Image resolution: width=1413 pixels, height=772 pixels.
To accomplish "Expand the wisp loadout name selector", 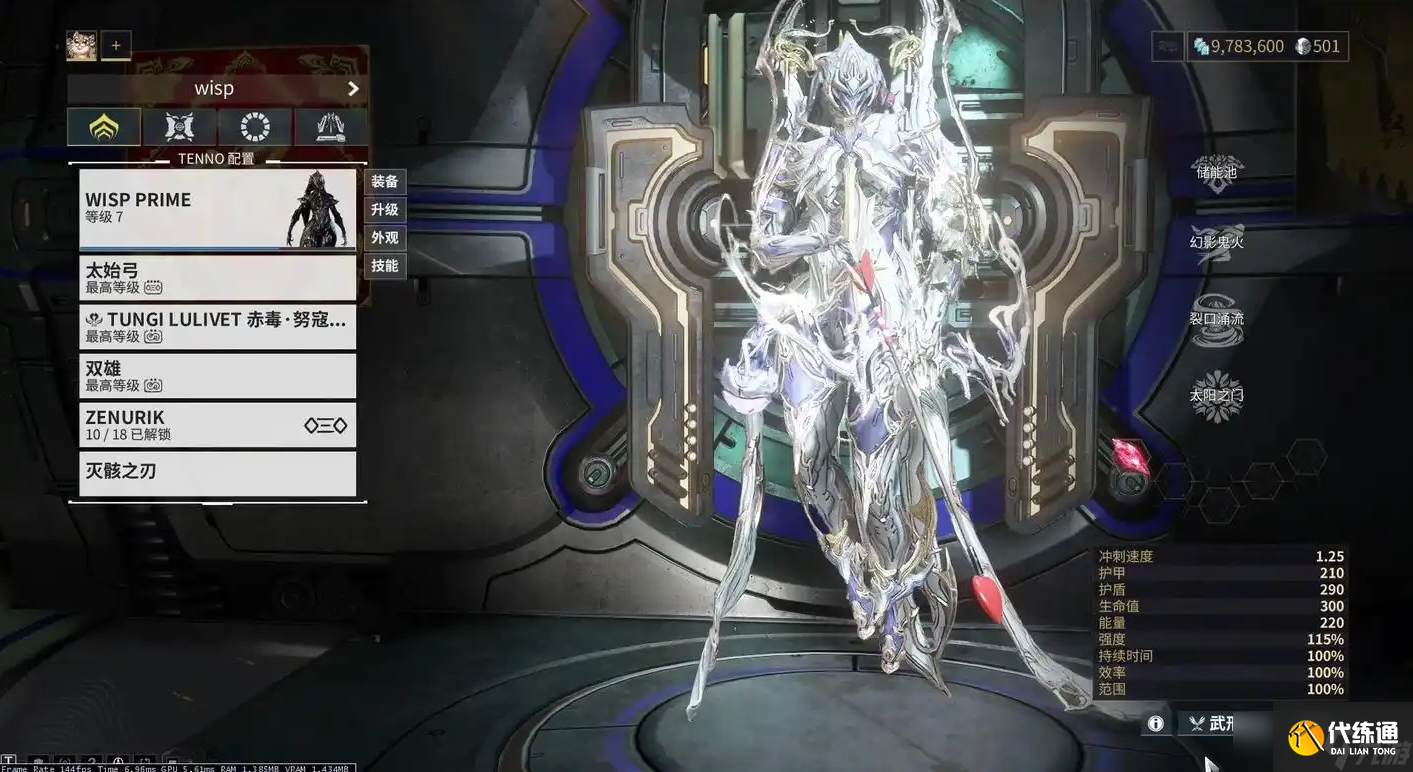I will (352, 89).
